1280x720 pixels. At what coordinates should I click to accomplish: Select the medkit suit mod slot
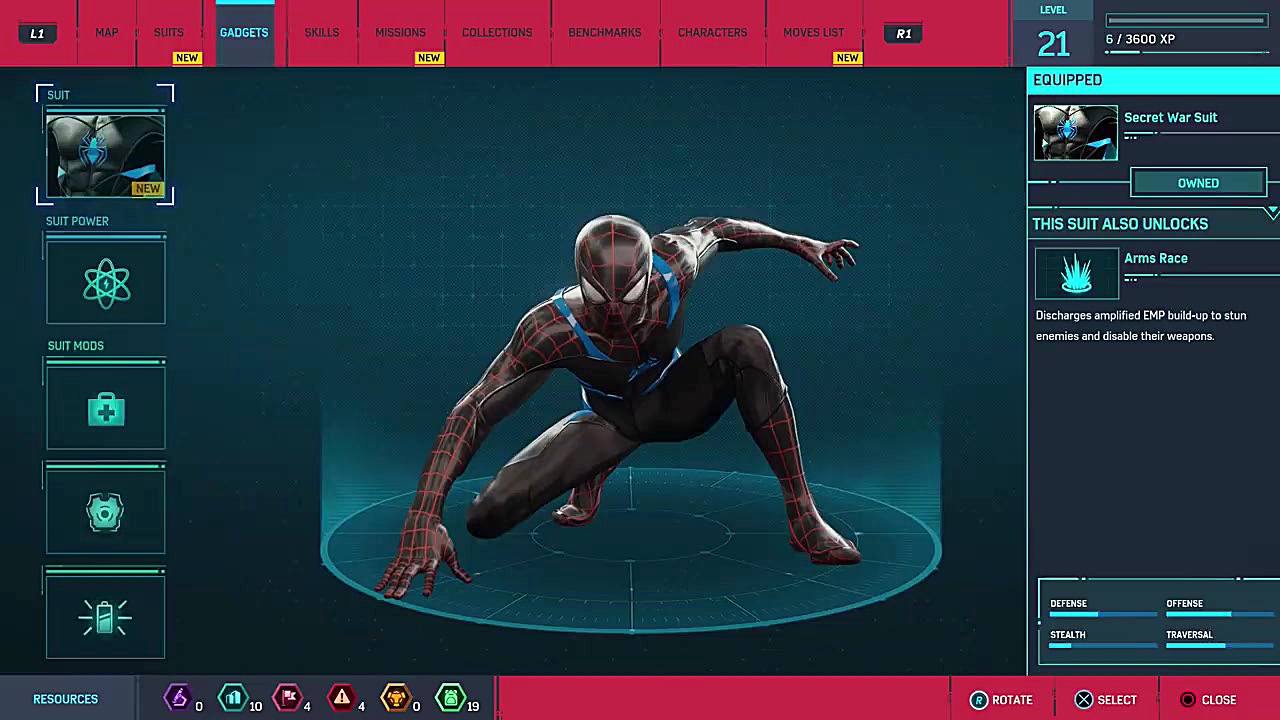(x=106, y=409)
